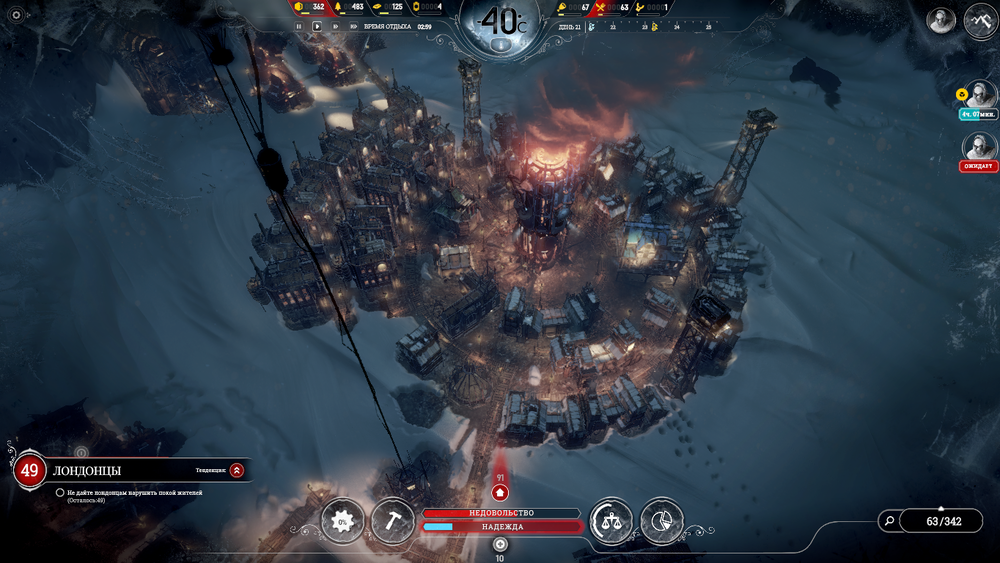
Task: Select the scout portrait next to the mountains icon
Action: pos(940,21)
